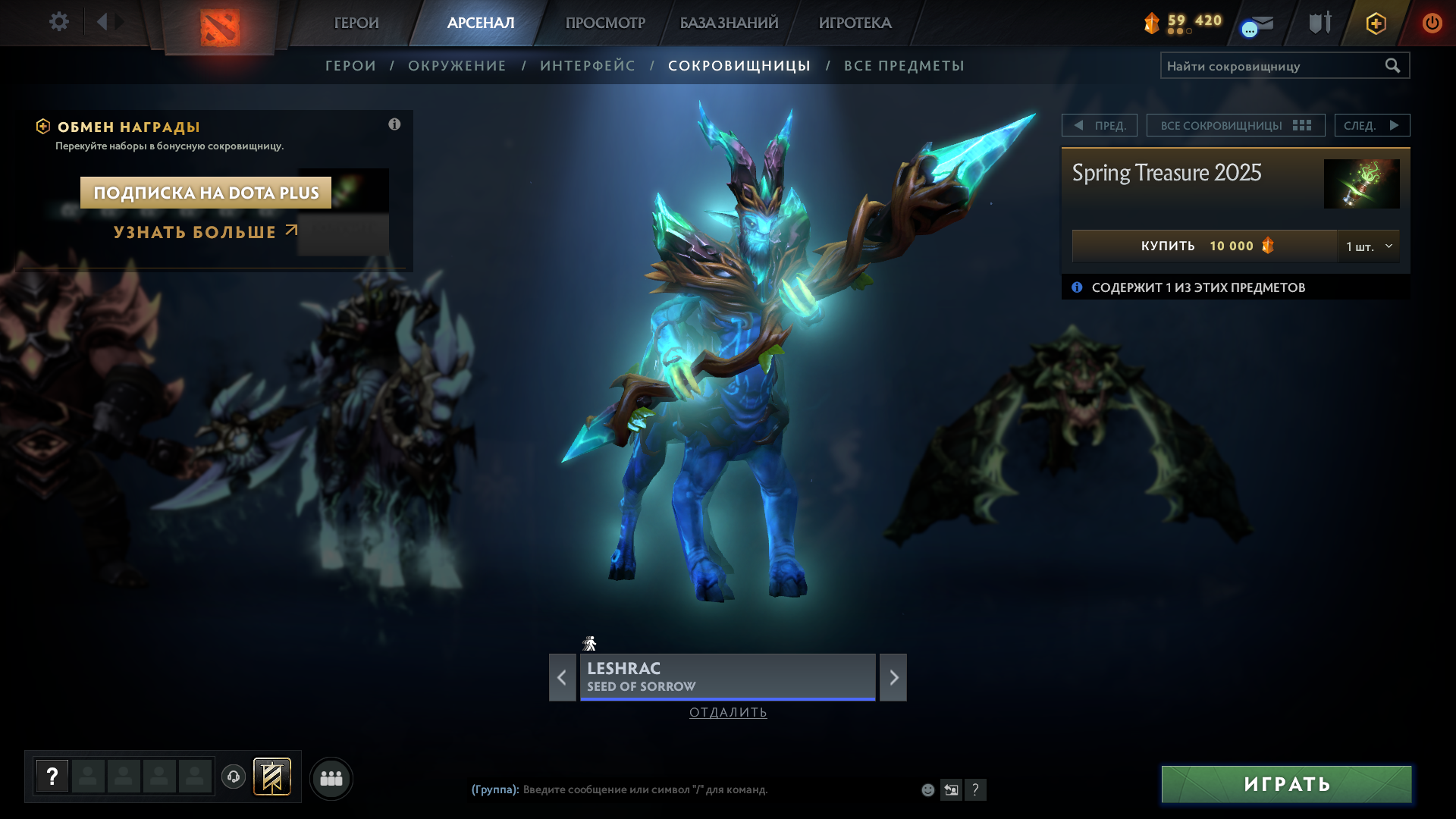The height and width of the screenshot is (819, 1456).
Task: Go to previous treasure with ПРЕД.
Action: (1100, 125)
